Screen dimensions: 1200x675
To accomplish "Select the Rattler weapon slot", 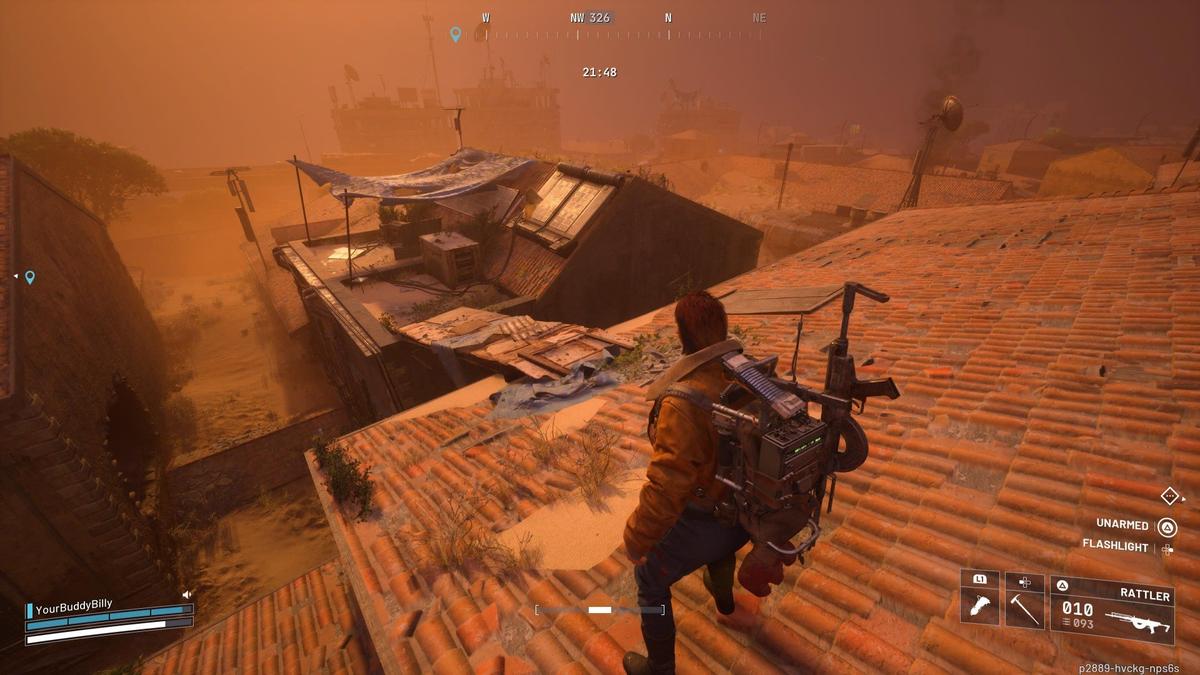I will pyautogui.click(x=1111, y=609).
